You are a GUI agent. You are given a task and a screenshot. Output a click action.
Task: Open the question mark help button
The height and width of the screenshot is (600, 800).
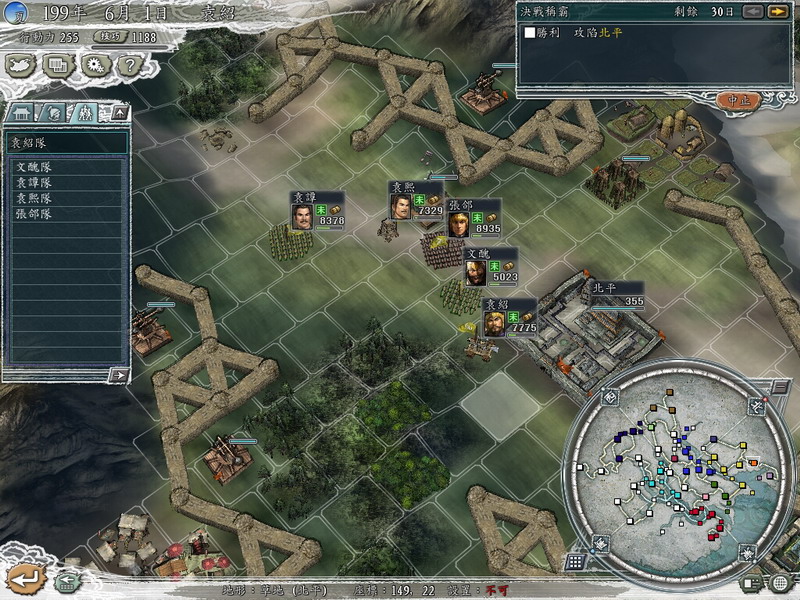tap(129, 65)
